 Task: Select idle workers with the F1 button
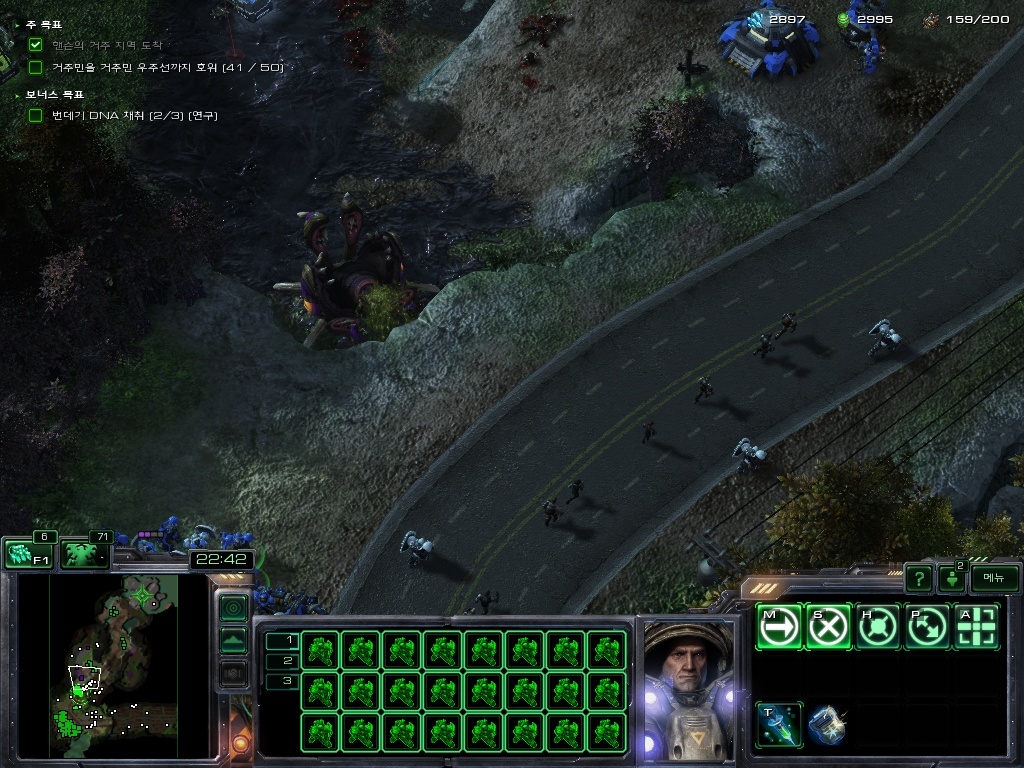28,554
